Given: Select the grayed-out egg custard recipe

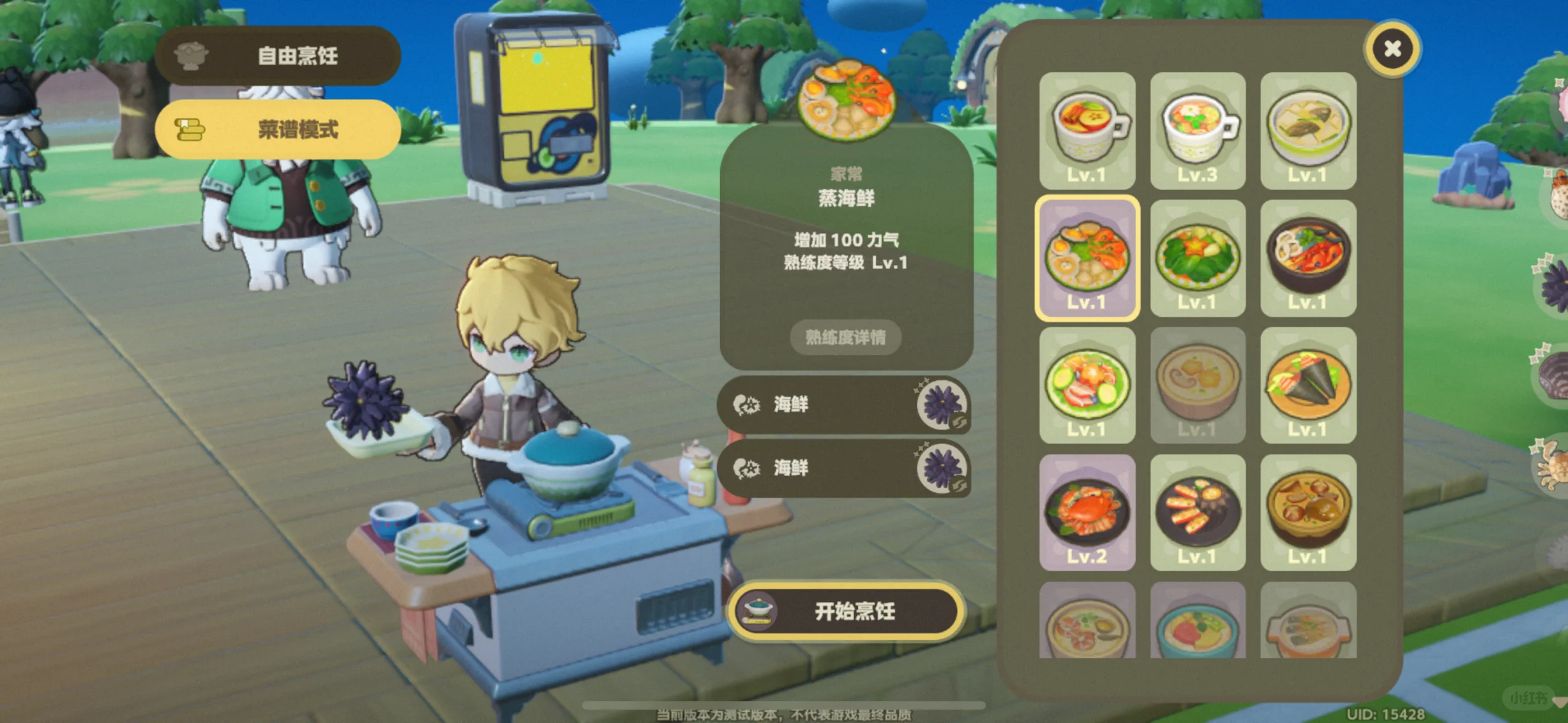Looking at the screenshot, I should [x=1198, y=382].
